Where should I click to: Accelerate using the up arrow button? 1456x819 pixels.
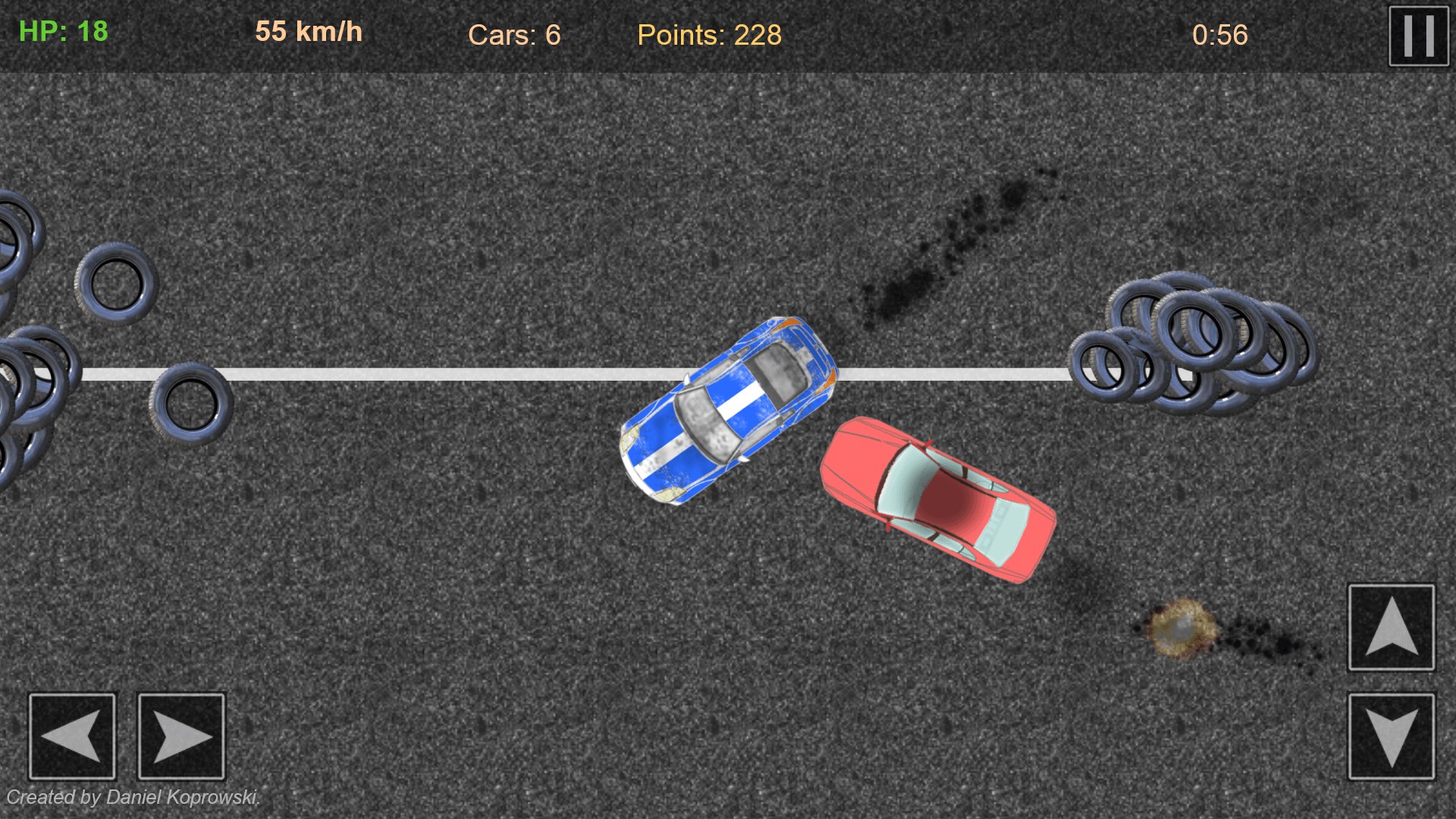point(1391,627)
